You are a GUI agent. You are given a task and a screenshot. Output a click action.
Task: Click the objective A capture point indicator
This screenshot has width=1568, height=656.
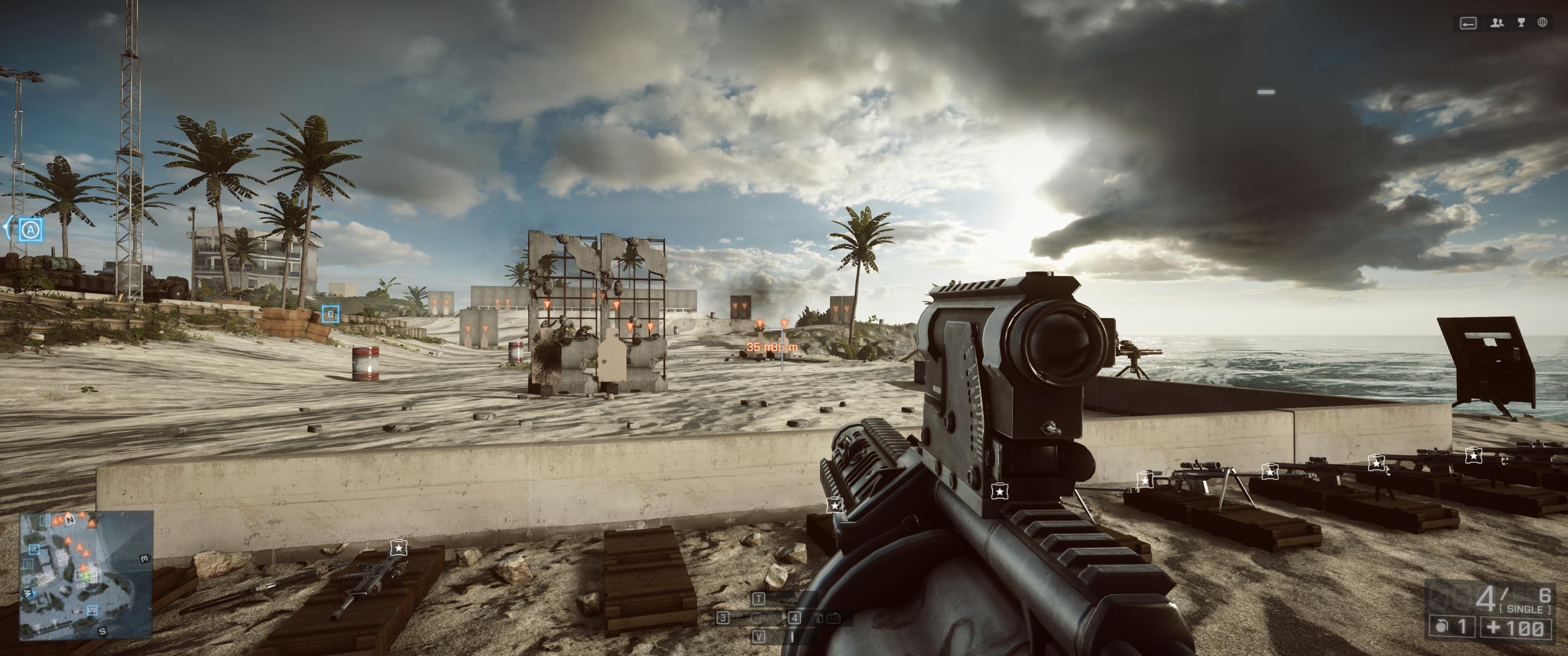point(31,231)
